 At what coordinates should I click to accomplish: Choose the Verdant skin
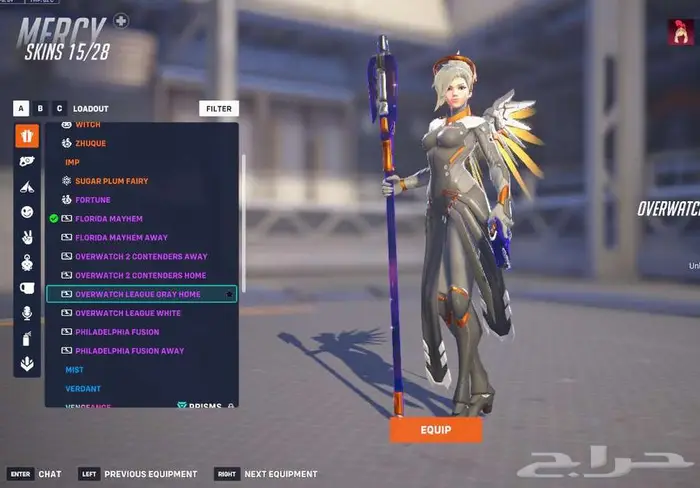coord(83,388)
